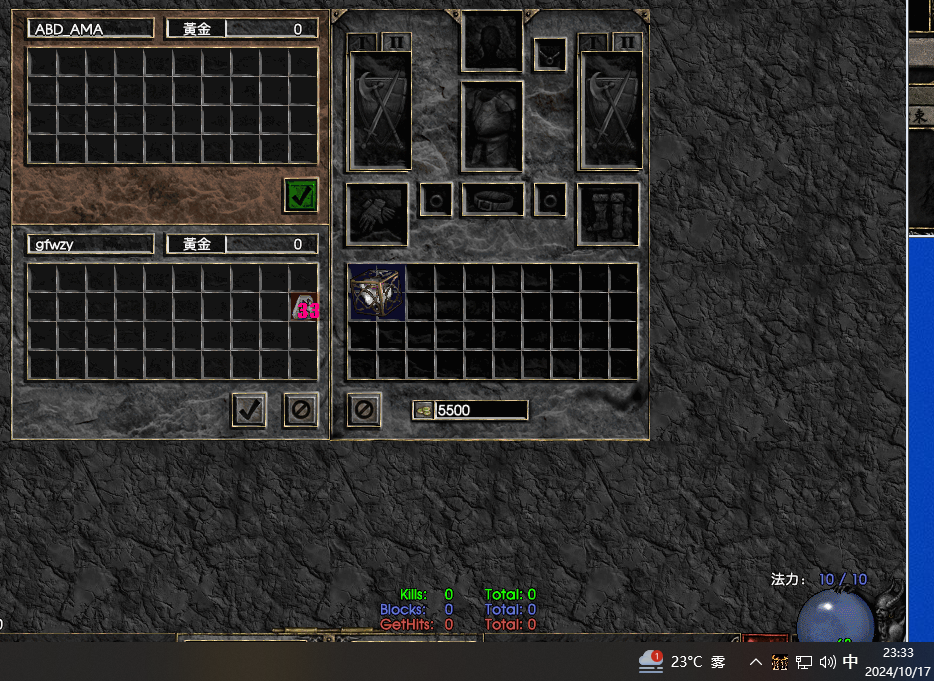The height and width of the screenshot is (681, 934).
Task: Pick up the Horadric Cube in inventory
Action: 377,293
